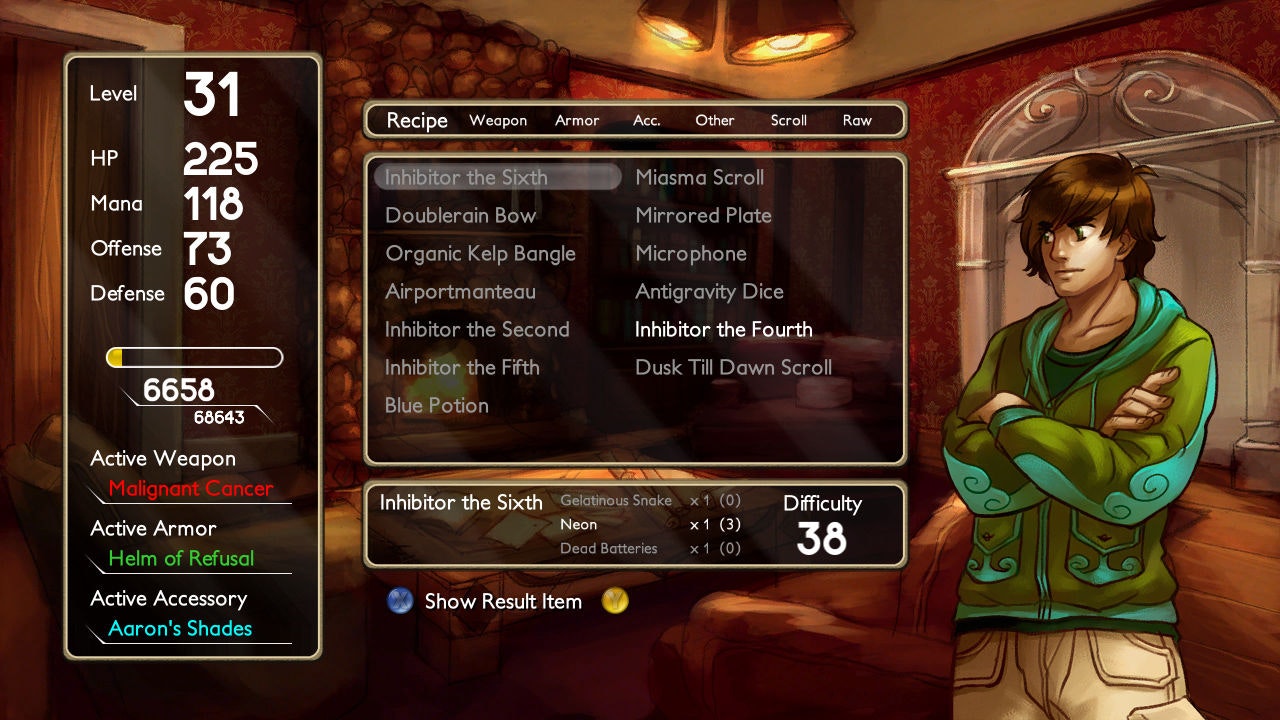Select the Microphone recipe
Screen dimensions: 1280x720
pos(691,254)
